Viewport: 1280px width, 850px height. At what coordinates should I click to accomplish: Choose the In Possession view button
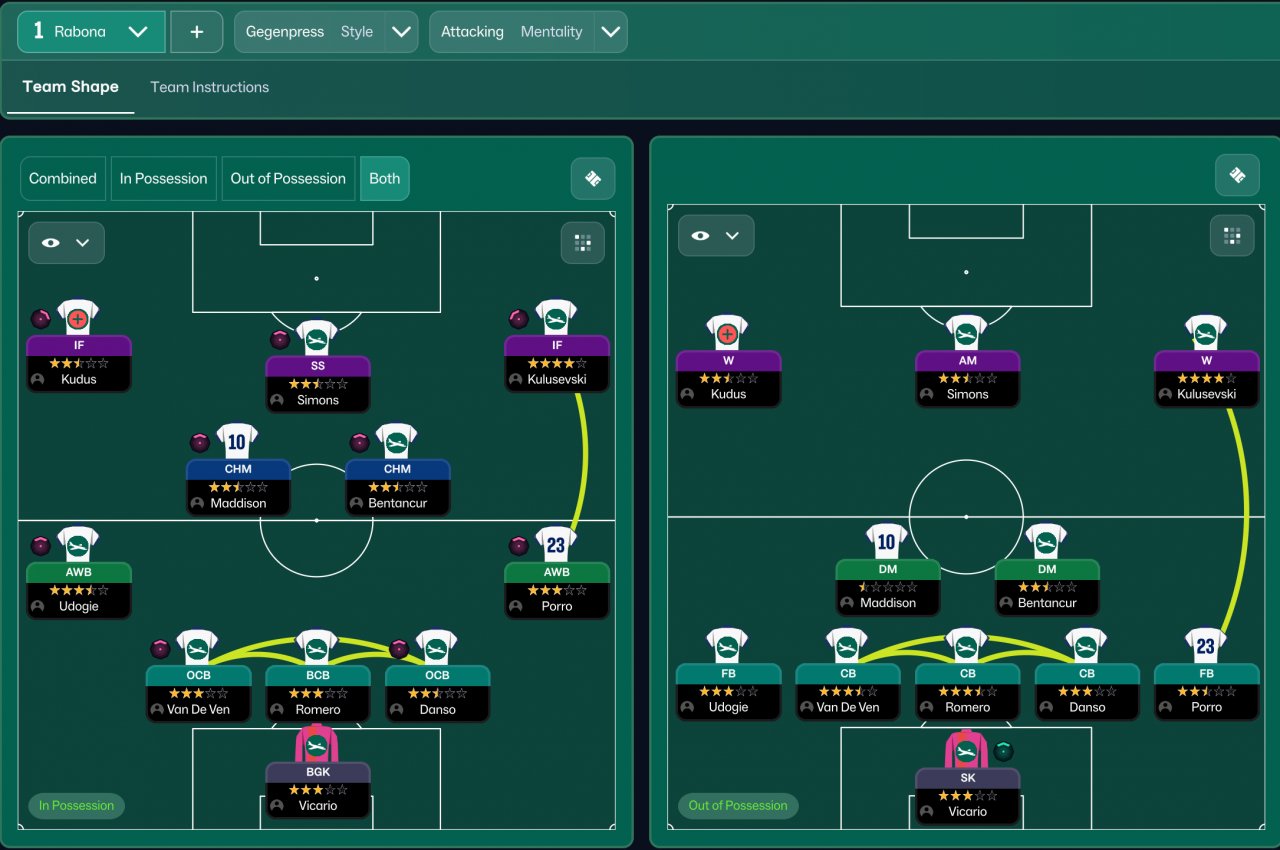click(163, 178)
